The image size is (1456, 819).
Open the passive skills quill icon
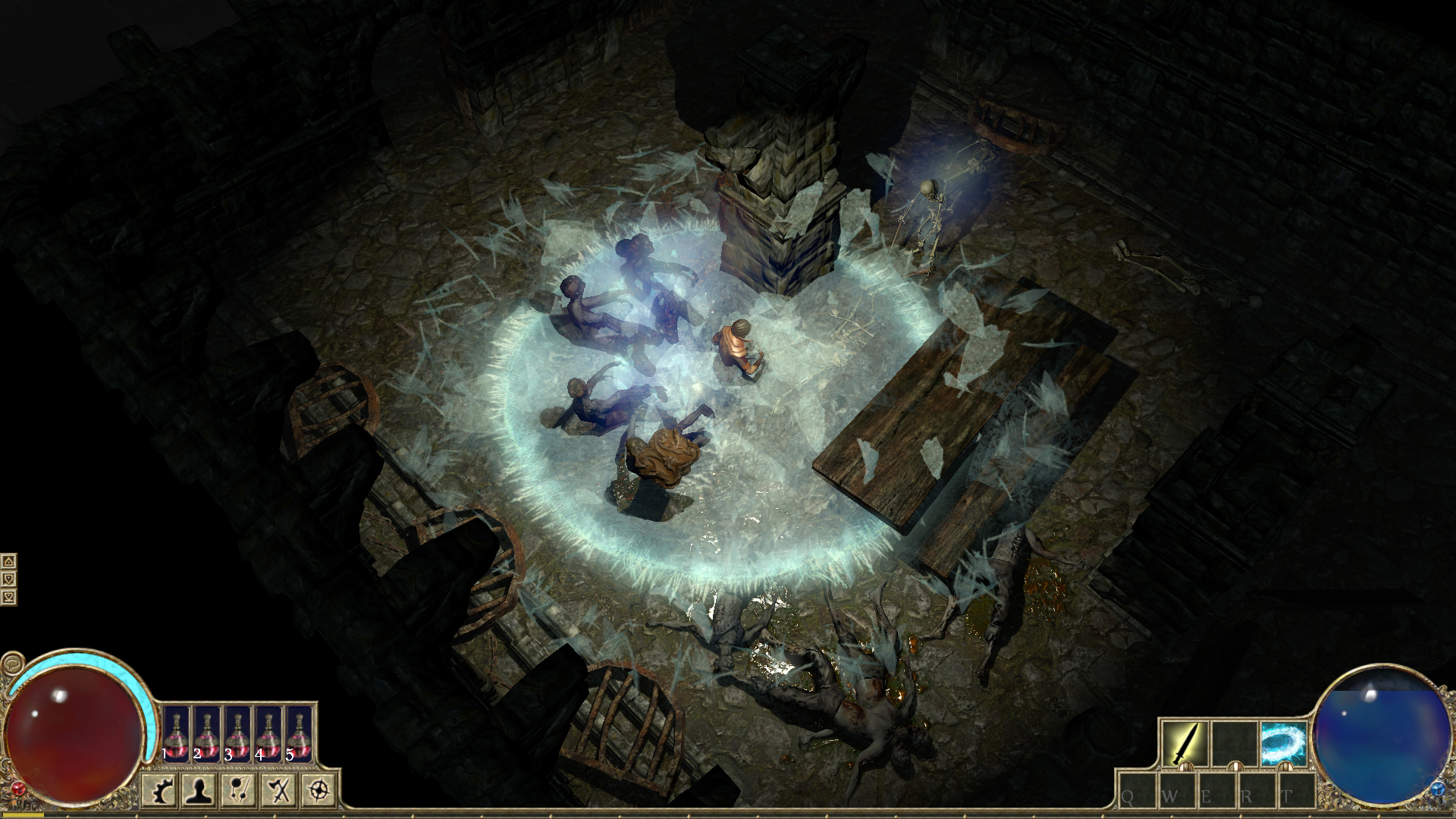(x=237, y=791)
